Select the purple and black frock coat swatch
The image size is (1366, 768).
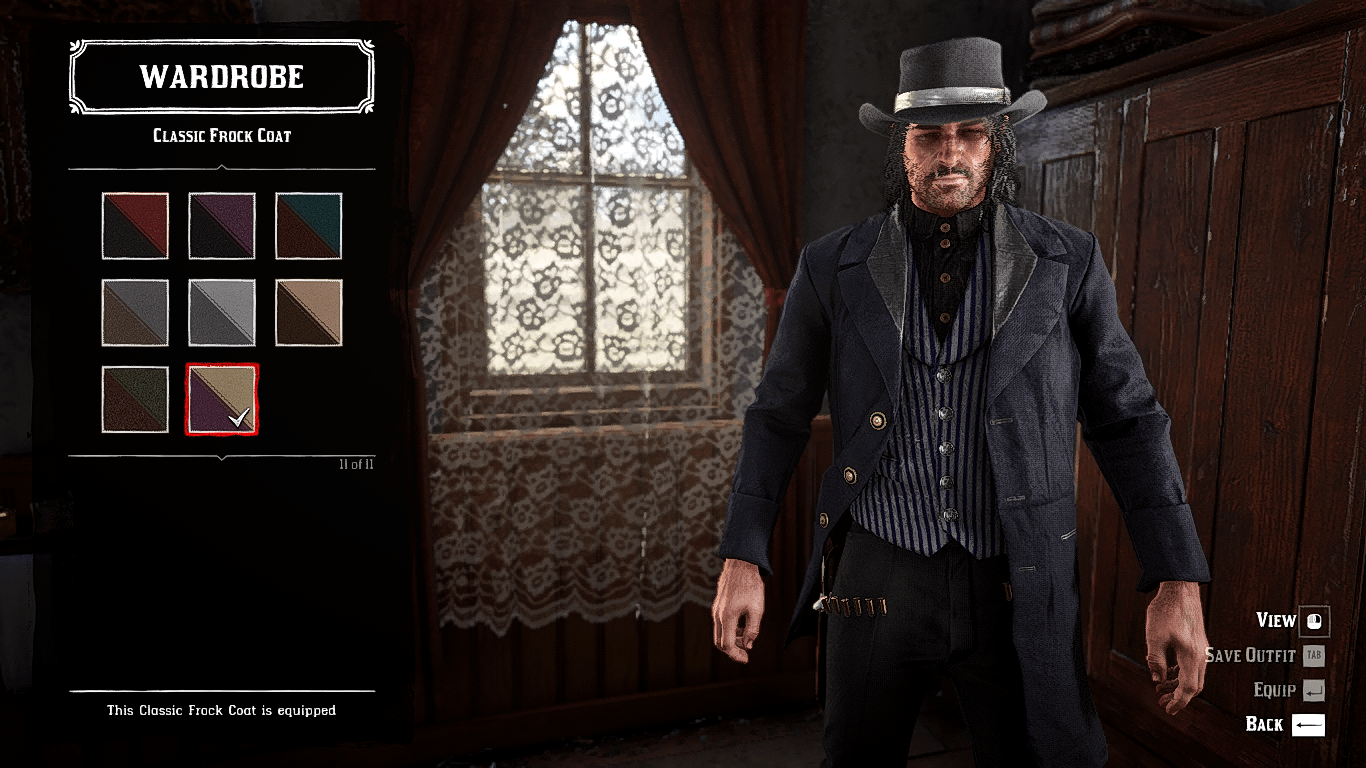[222, 225]
